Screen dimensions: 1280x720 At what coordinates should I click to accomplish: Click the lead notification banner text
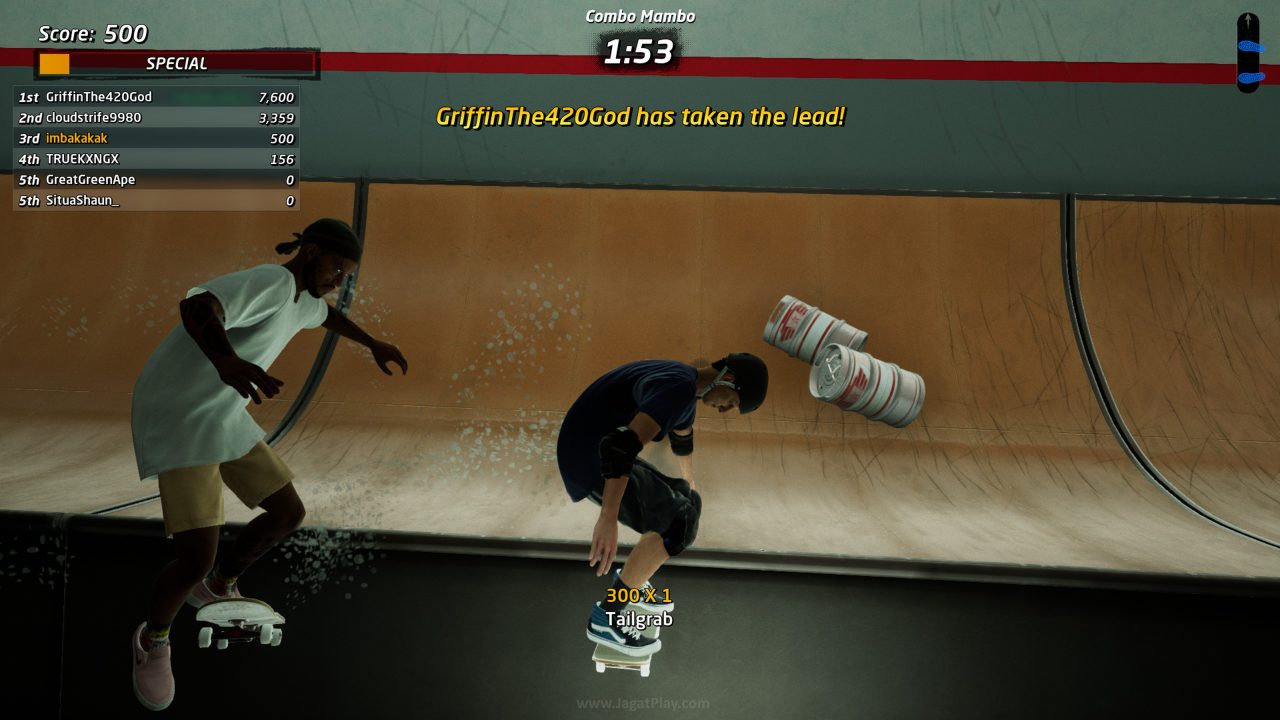click(640, 116)
